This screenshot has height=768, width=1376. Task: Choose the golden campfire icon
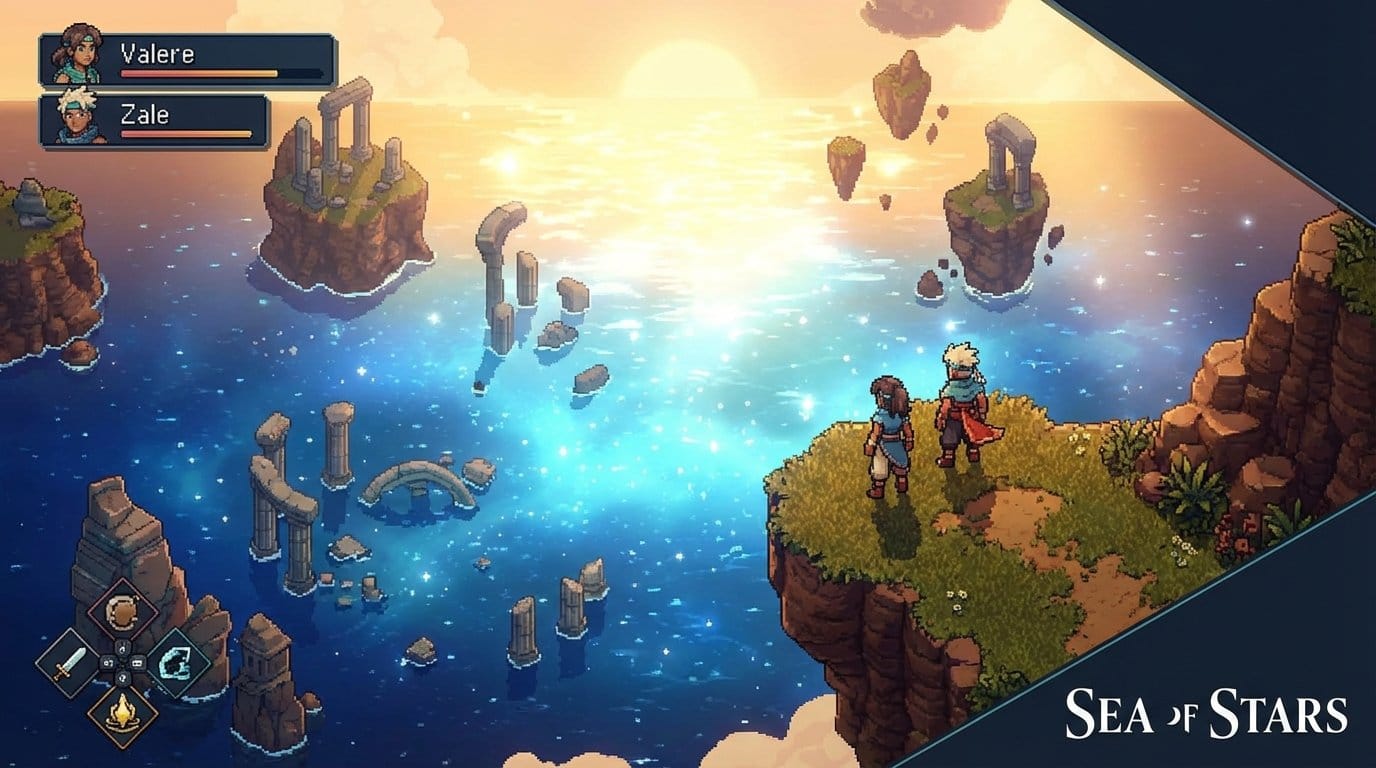click(122, 714)
